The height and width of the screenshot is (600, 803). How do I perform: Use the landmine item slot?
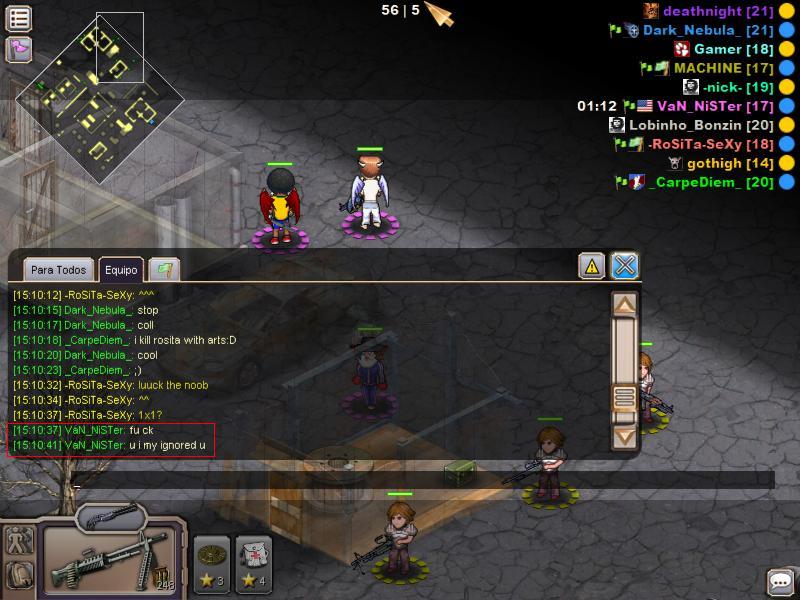(x=212, y=562)
